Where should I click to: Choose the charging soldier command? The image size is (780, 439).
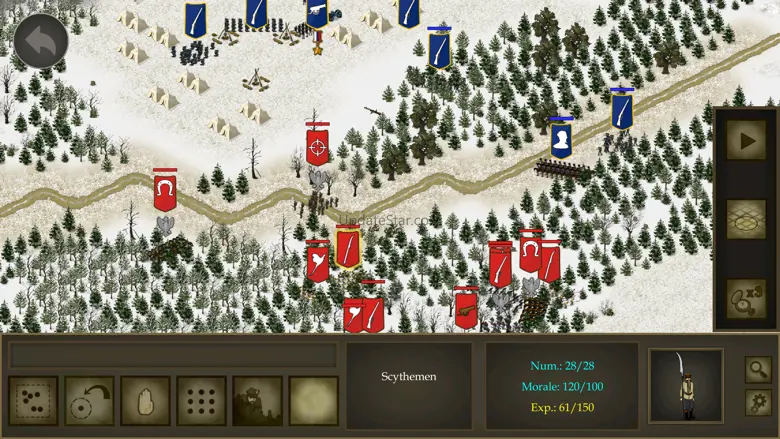pyautogui.click(x=258, y=400)
